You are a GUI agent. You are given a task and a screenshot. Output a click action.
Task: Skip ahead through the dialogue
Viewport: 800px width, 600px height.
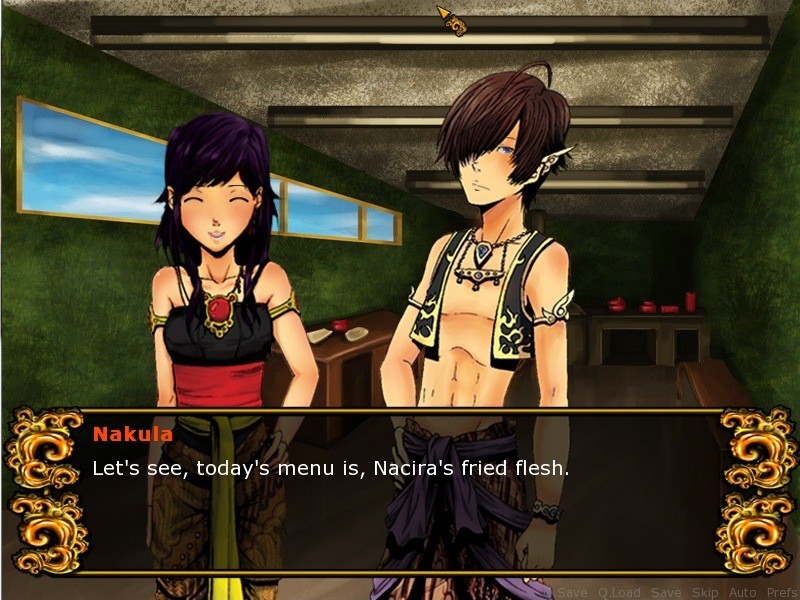(x=705, y=593)
